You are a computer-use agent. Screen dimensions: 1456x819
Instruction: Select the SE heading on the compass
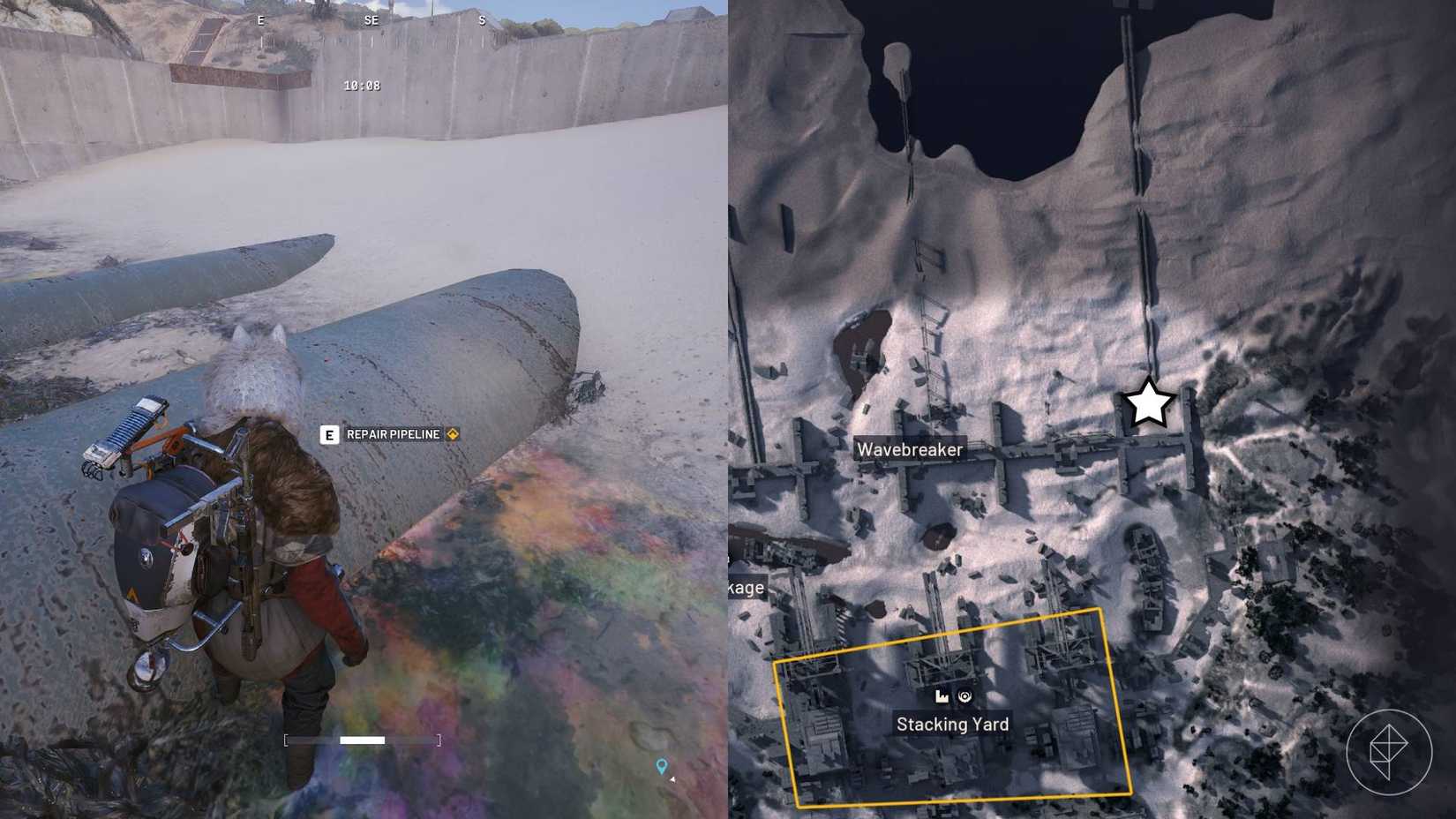(371, 20)
